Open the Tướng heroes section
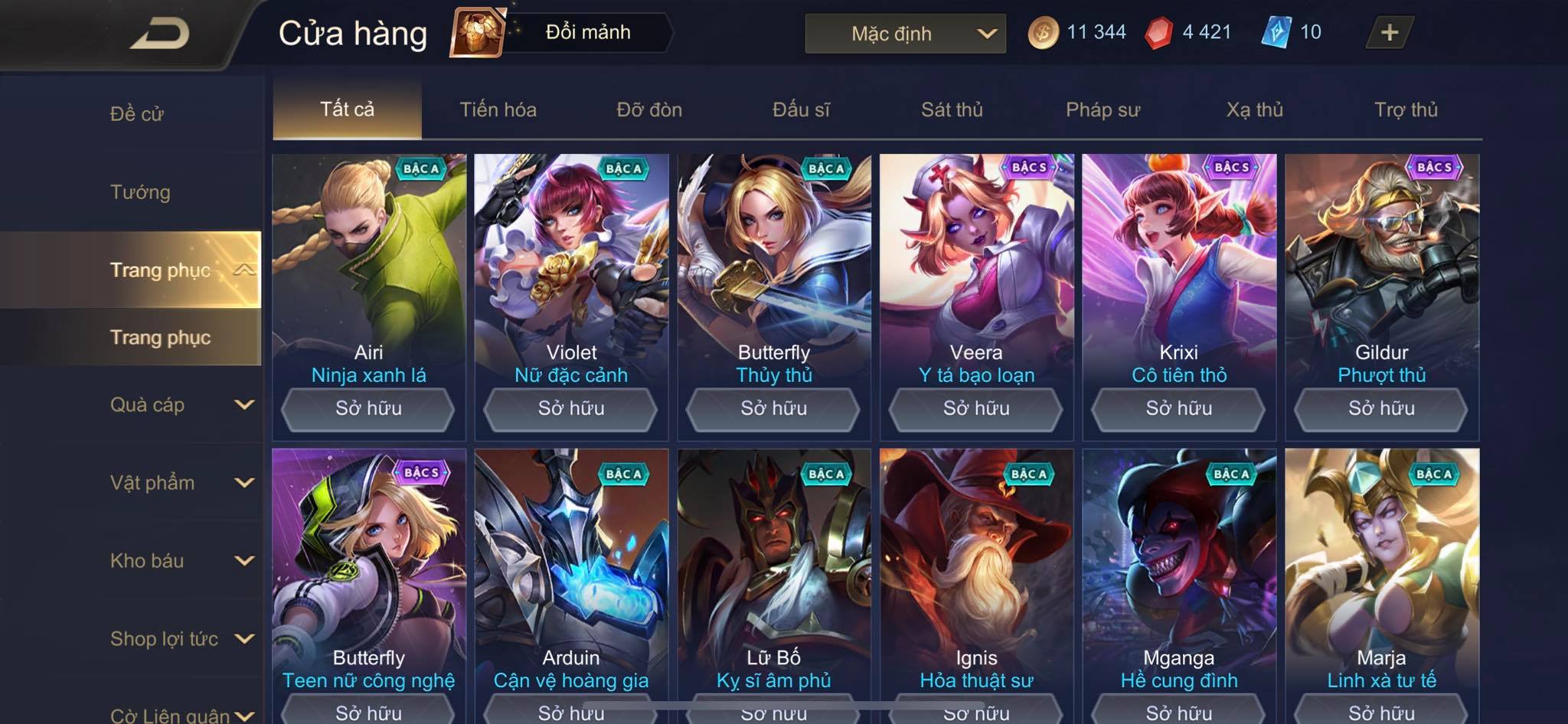This screenshot has height=724, width=1568. pyautogui.click(x=140, y=192)
